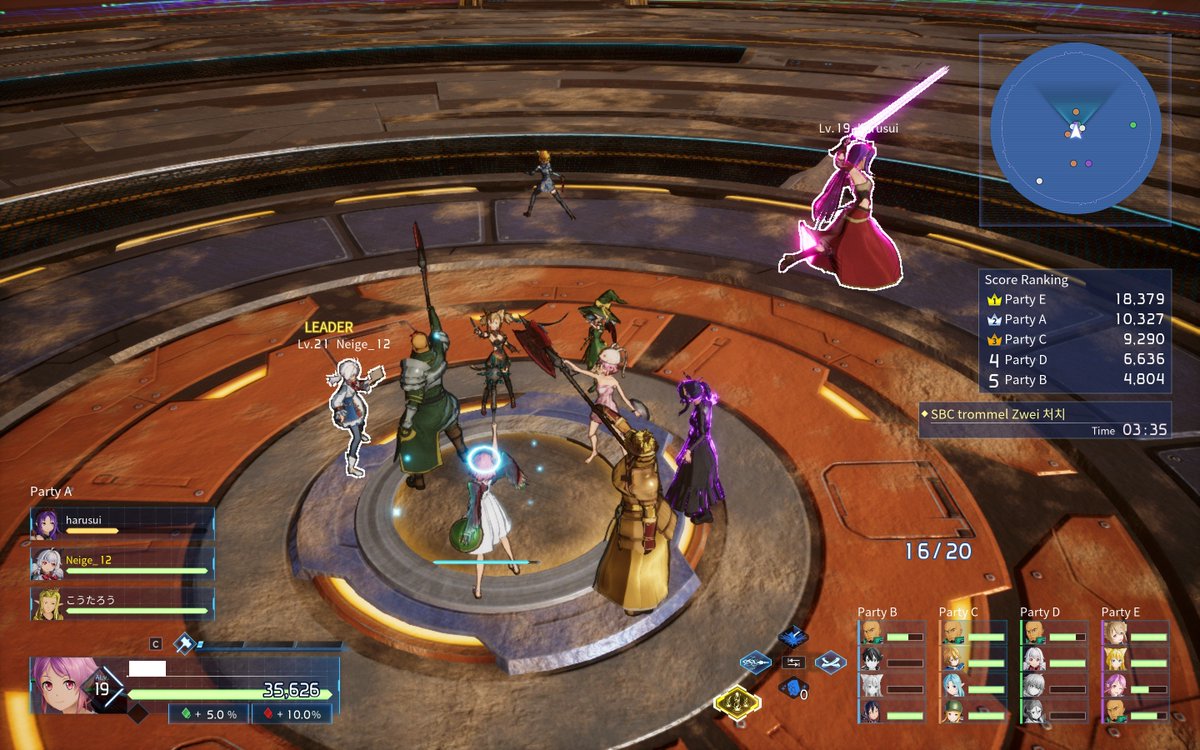Image resolution: width=1200 pixels, height=750 pixels.
Task: Click the center swap arrows icon
Action: (x=793, y=662)
